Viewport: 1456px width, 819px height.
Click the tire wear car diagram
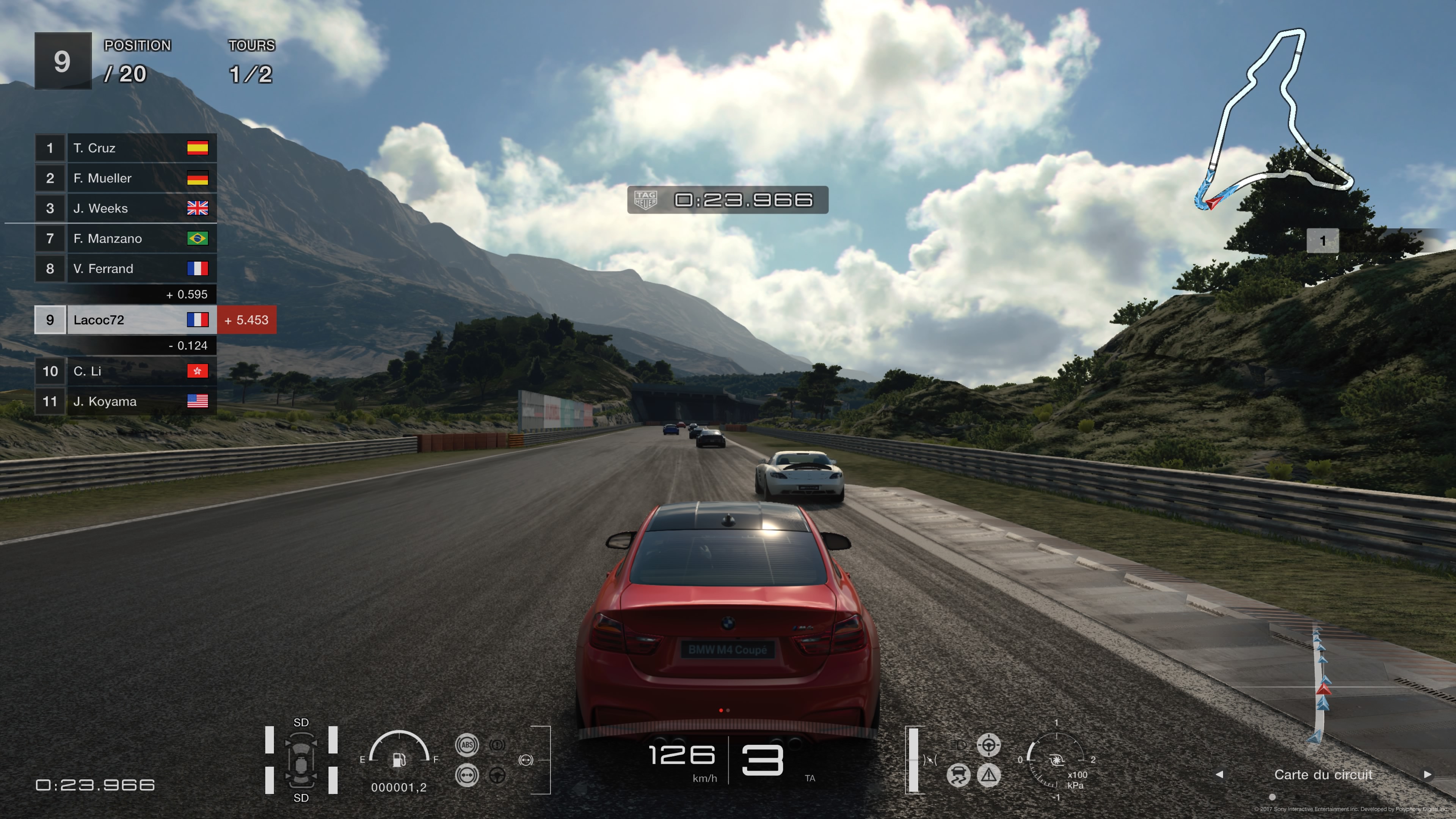[301, 760]
